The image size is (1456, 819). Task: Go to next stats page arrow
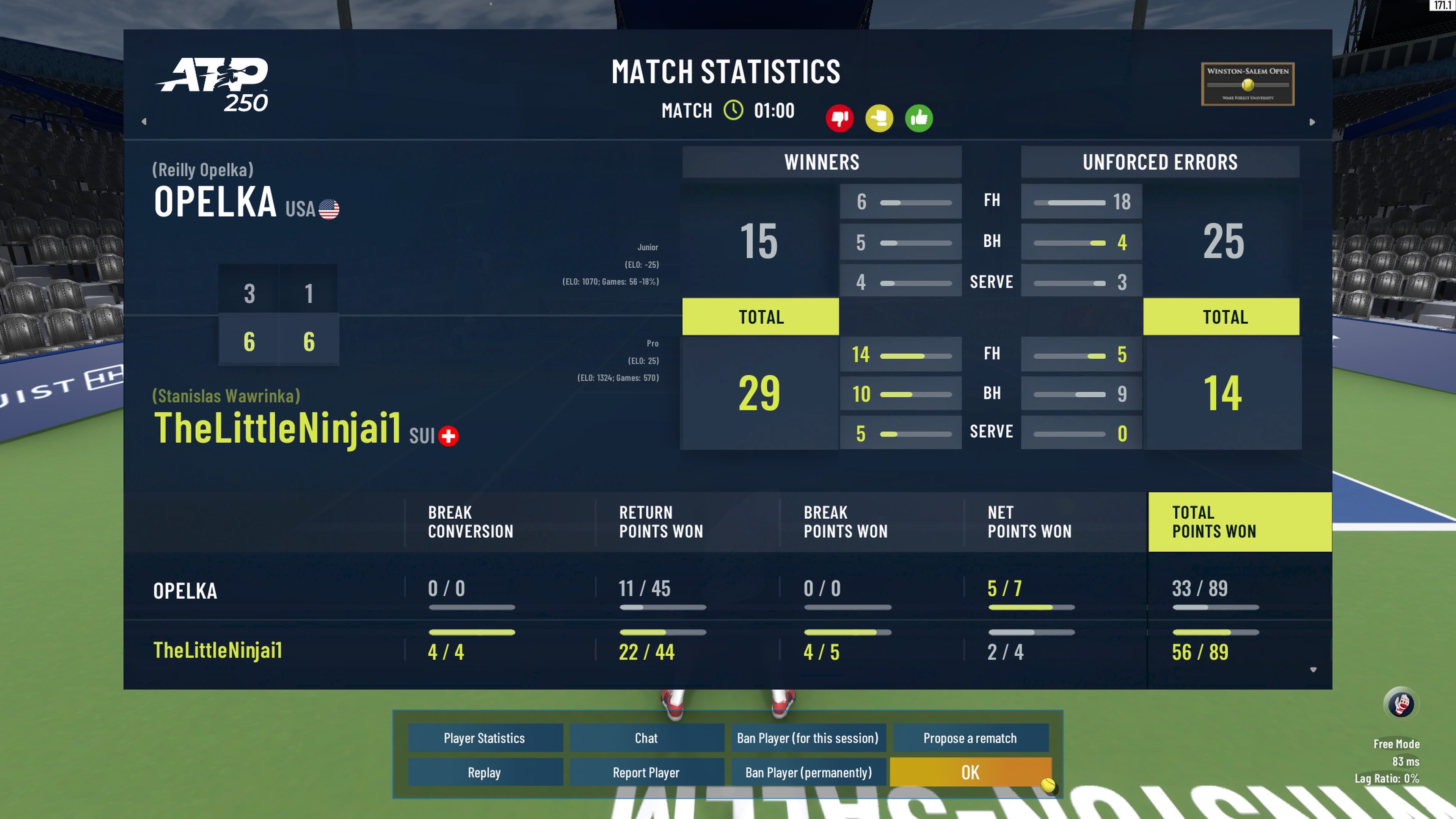click(1312, 122)
